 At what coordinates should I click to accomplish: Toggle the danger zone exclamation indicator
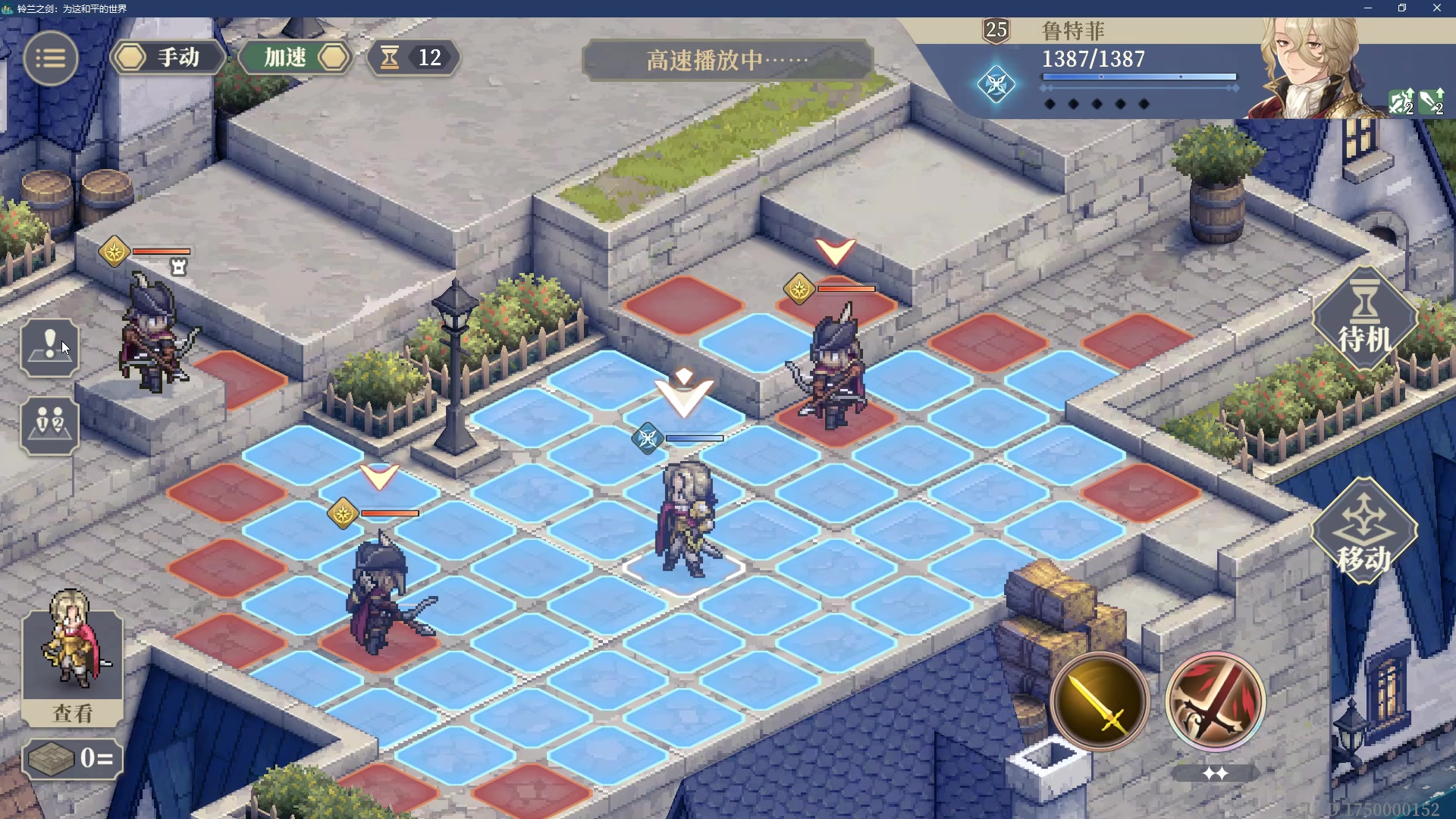click(49, 347)
